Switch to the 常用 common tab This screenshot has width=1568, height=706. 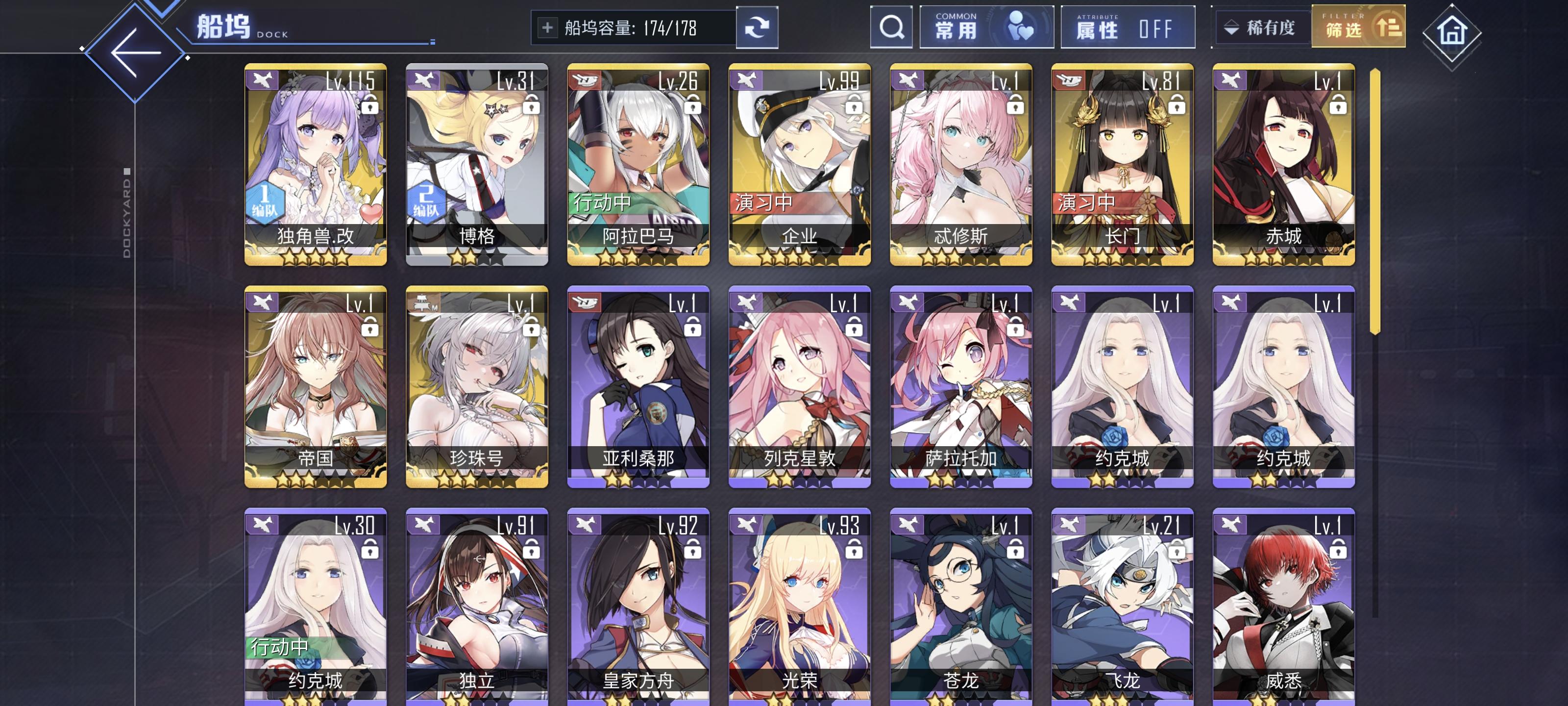tap(985, 27)
